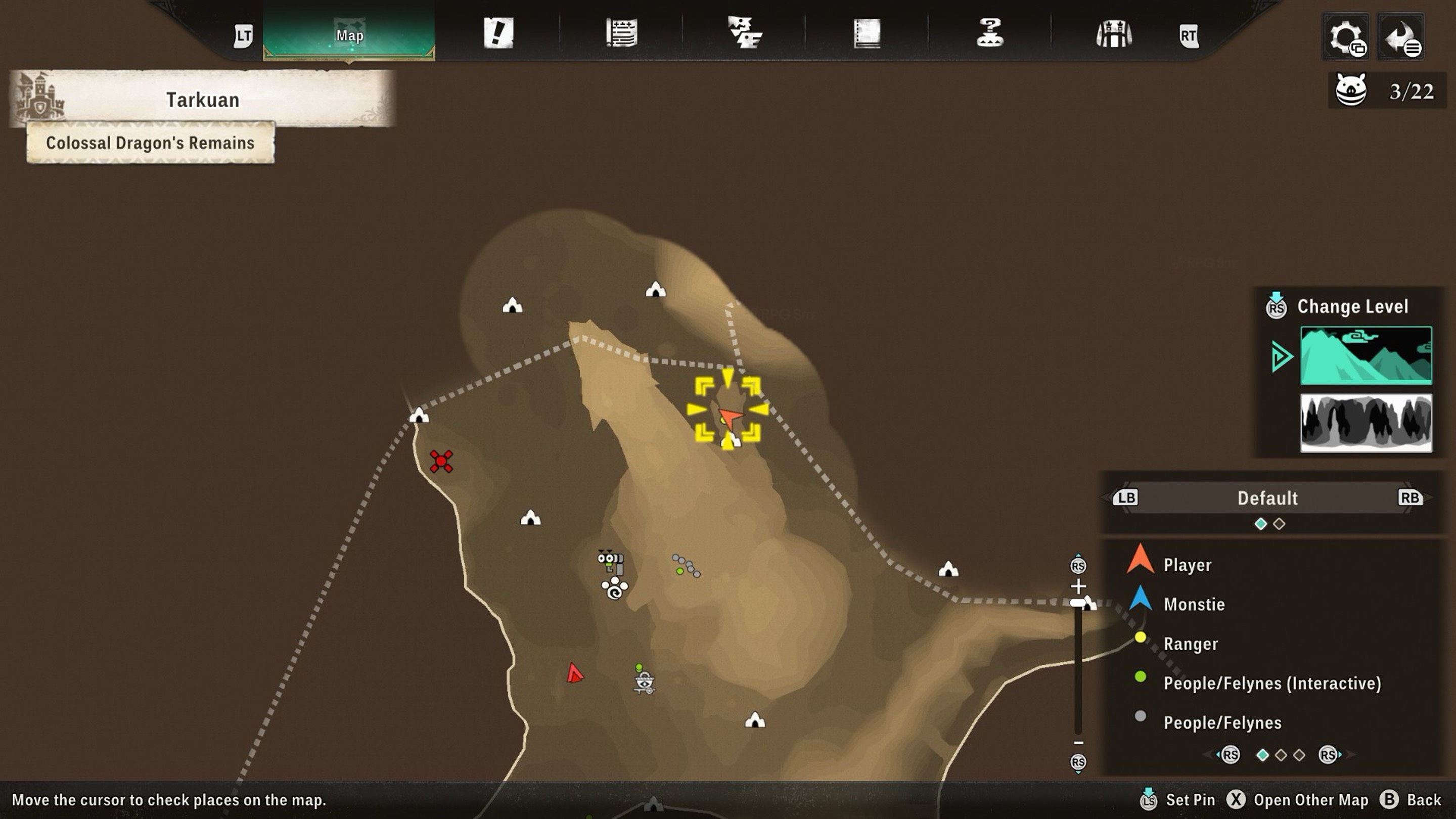The image size is (1456, 819).
Task: Switch to the armor equipment tab
Action: (x=1113, y=33)
